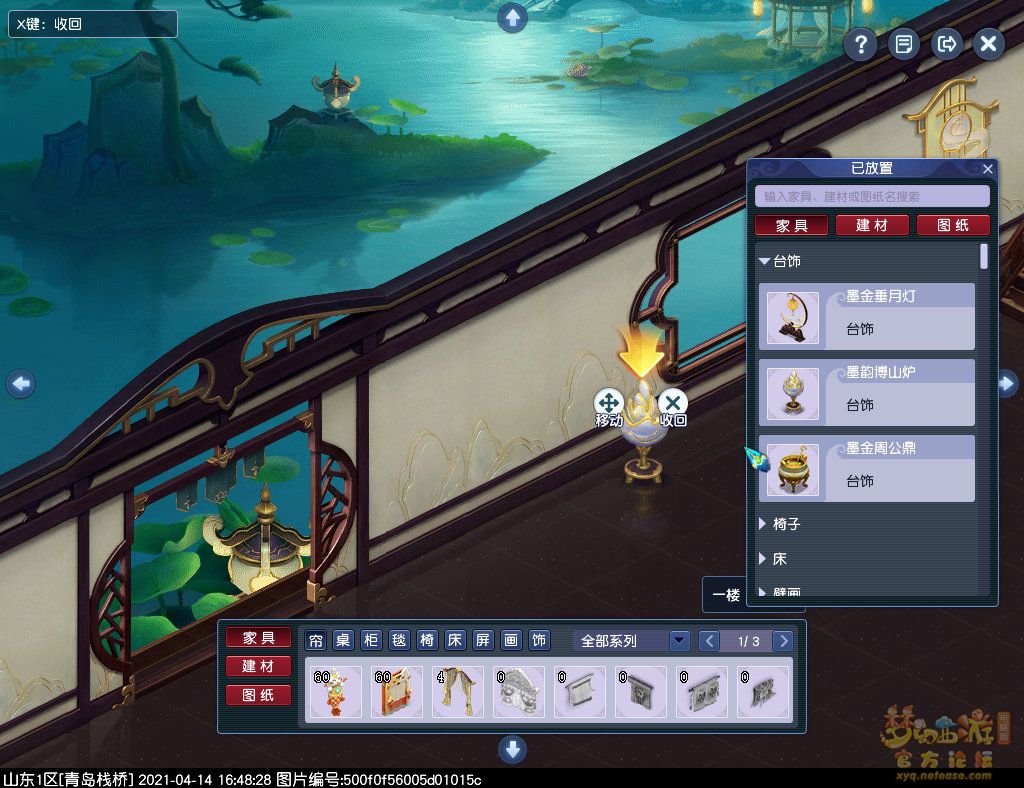Image resolution: width=1024 pixels, height=788 pixels.
Task: Select the curtain furniture item with count 4
Action: (458, 692)
